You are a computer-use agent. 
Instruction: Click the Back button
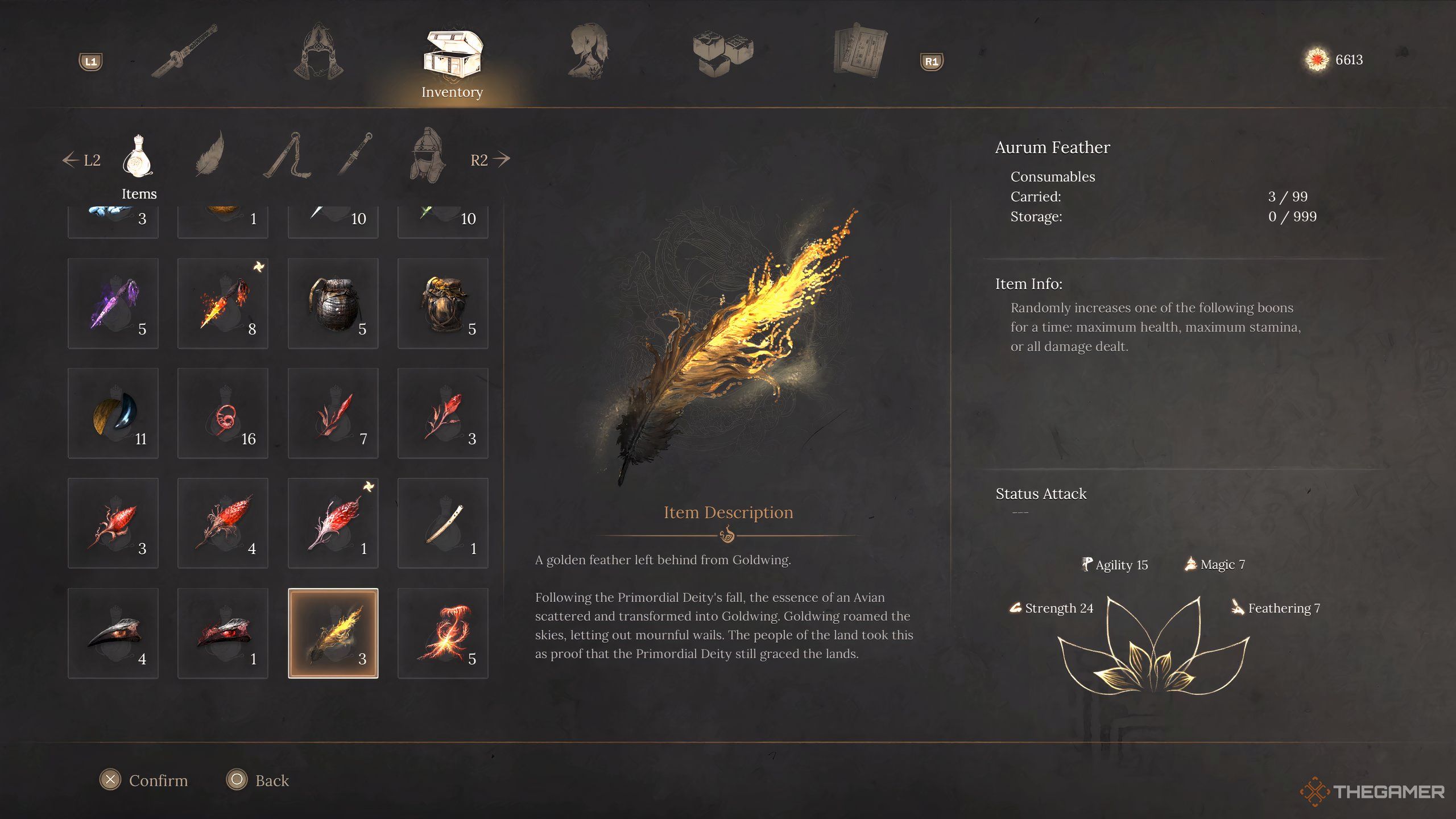coord(258,780)
